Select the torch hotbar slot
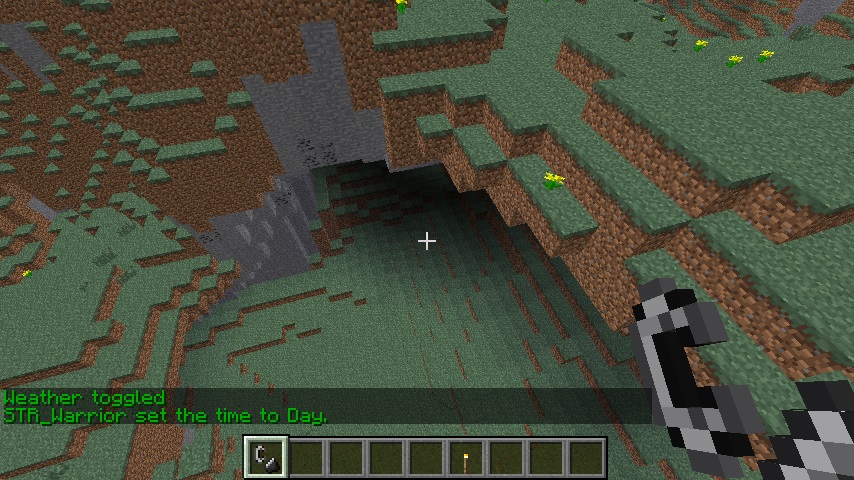The image size is (854, 480). [466, 458]
